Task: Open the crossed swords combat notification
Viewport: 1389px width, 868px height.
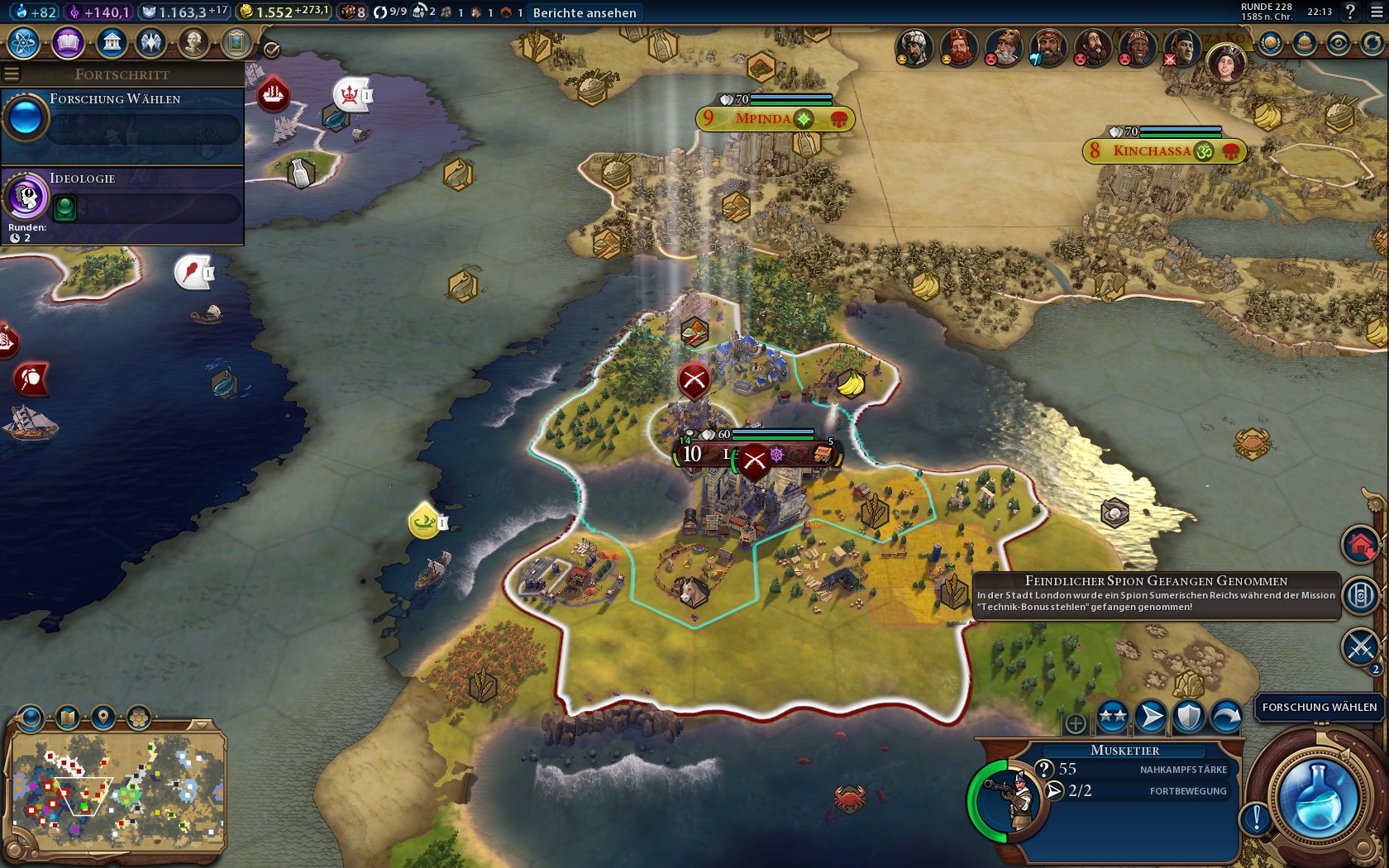Action: point(1360,646)
